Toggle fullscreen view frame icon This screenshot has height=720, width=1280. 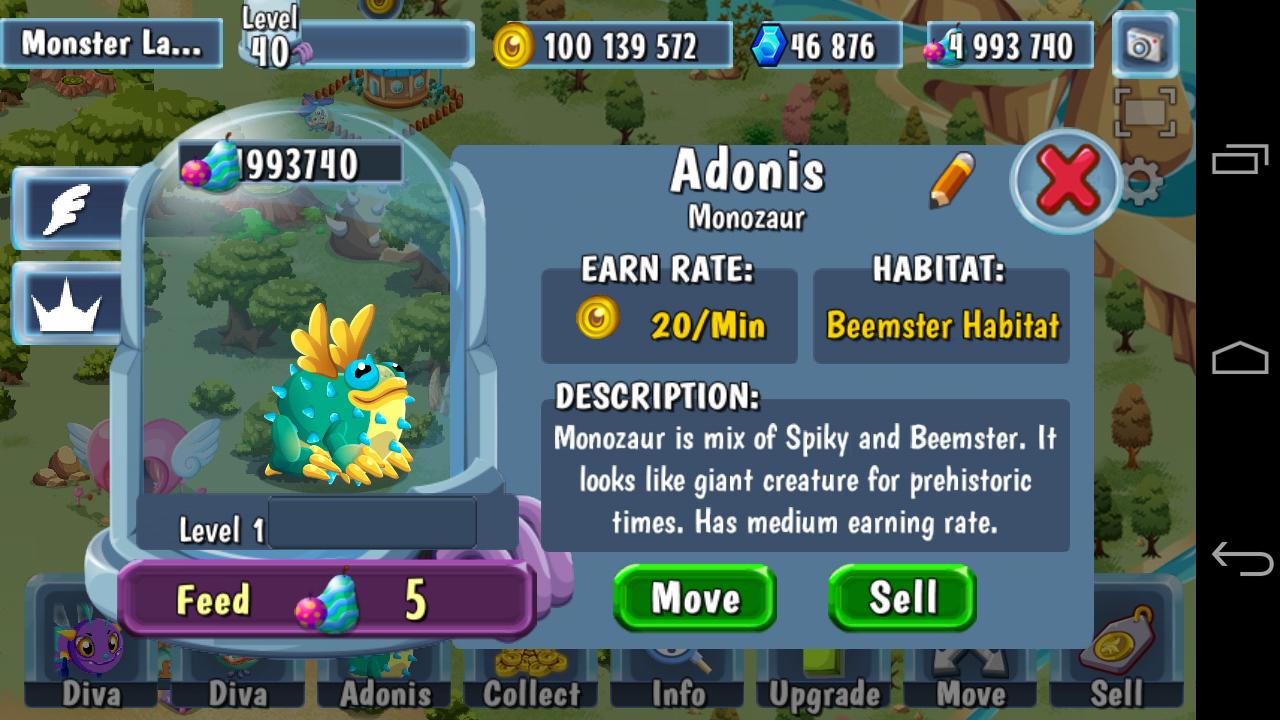[1145, 112]
